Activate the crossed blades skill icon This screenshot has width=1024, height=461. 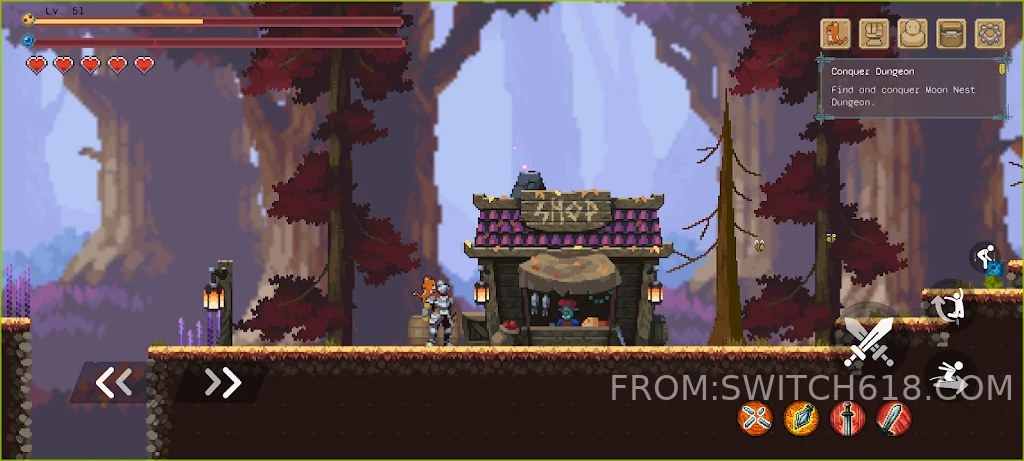[x=755, y=417]
